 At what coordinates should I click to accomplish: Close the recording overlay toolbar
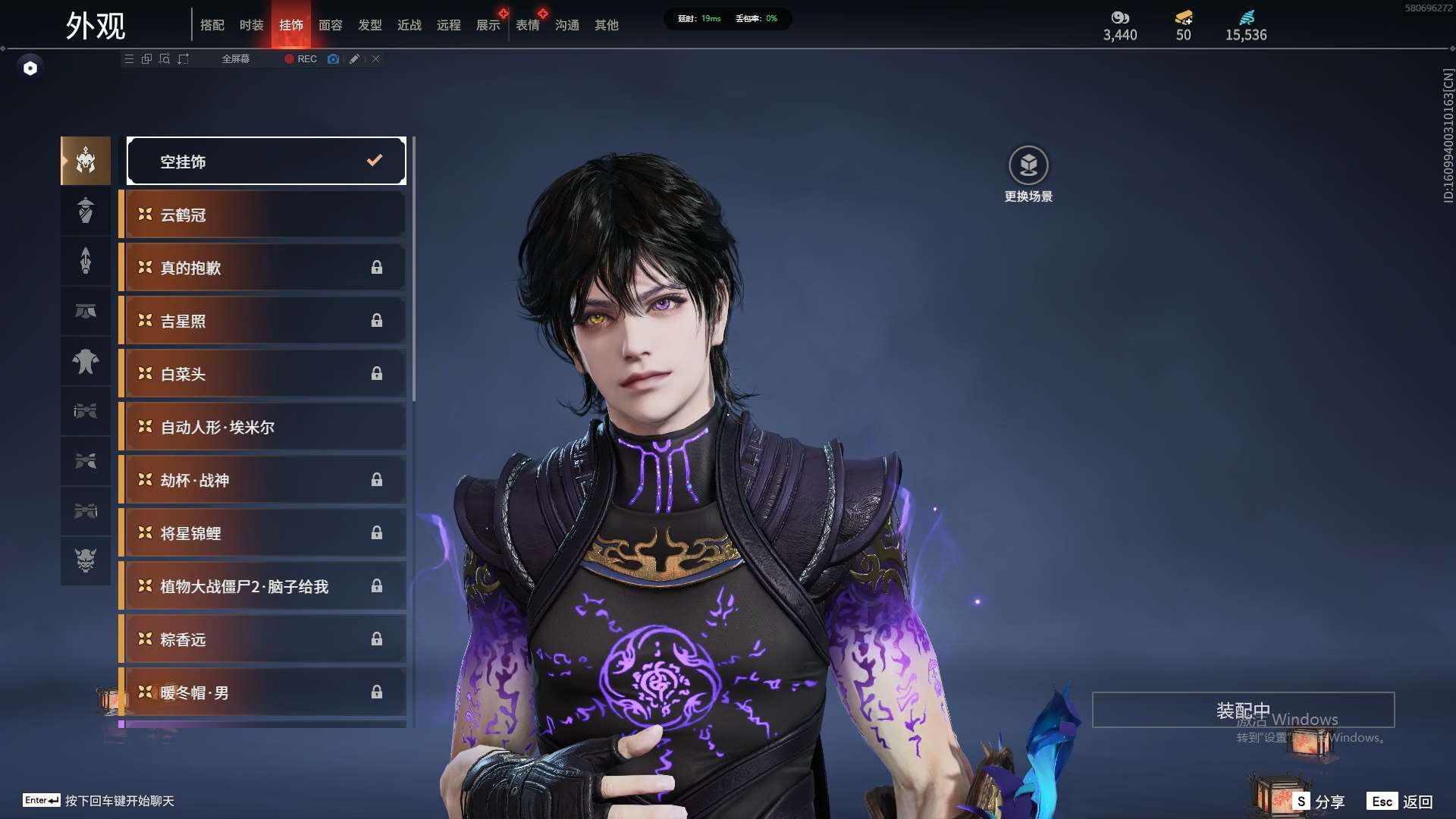(376, 59)
